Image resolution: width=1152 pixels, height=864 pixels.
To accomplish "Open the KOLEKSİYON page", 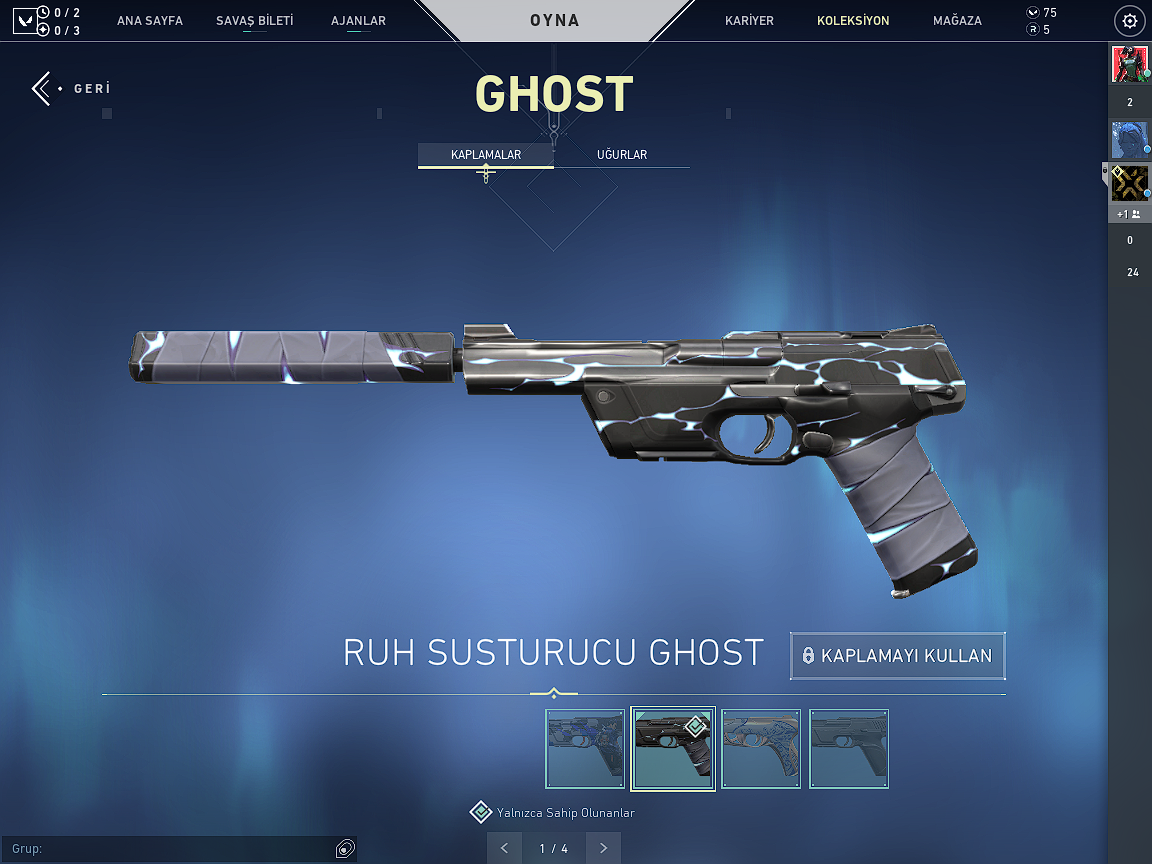I will point(853,21).
